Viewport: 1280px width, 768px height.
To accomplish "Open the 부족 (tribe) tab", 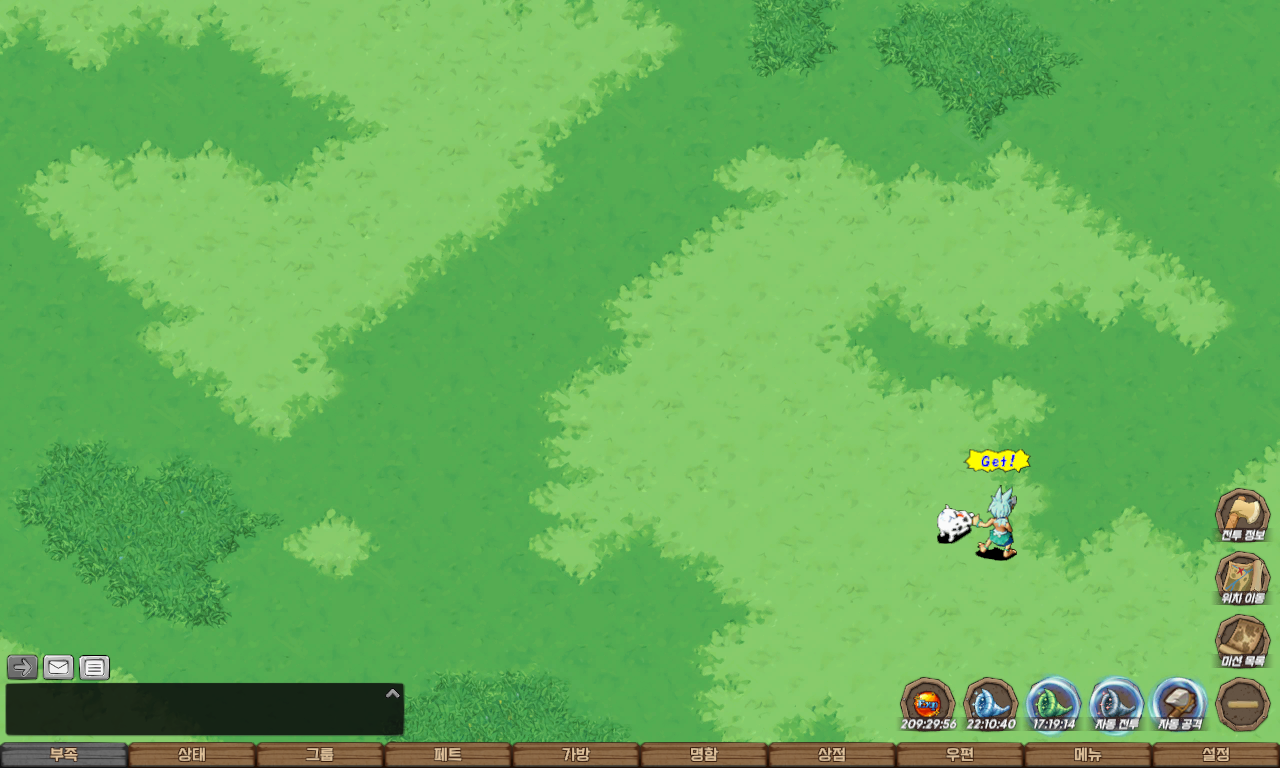I will [64, 755].
